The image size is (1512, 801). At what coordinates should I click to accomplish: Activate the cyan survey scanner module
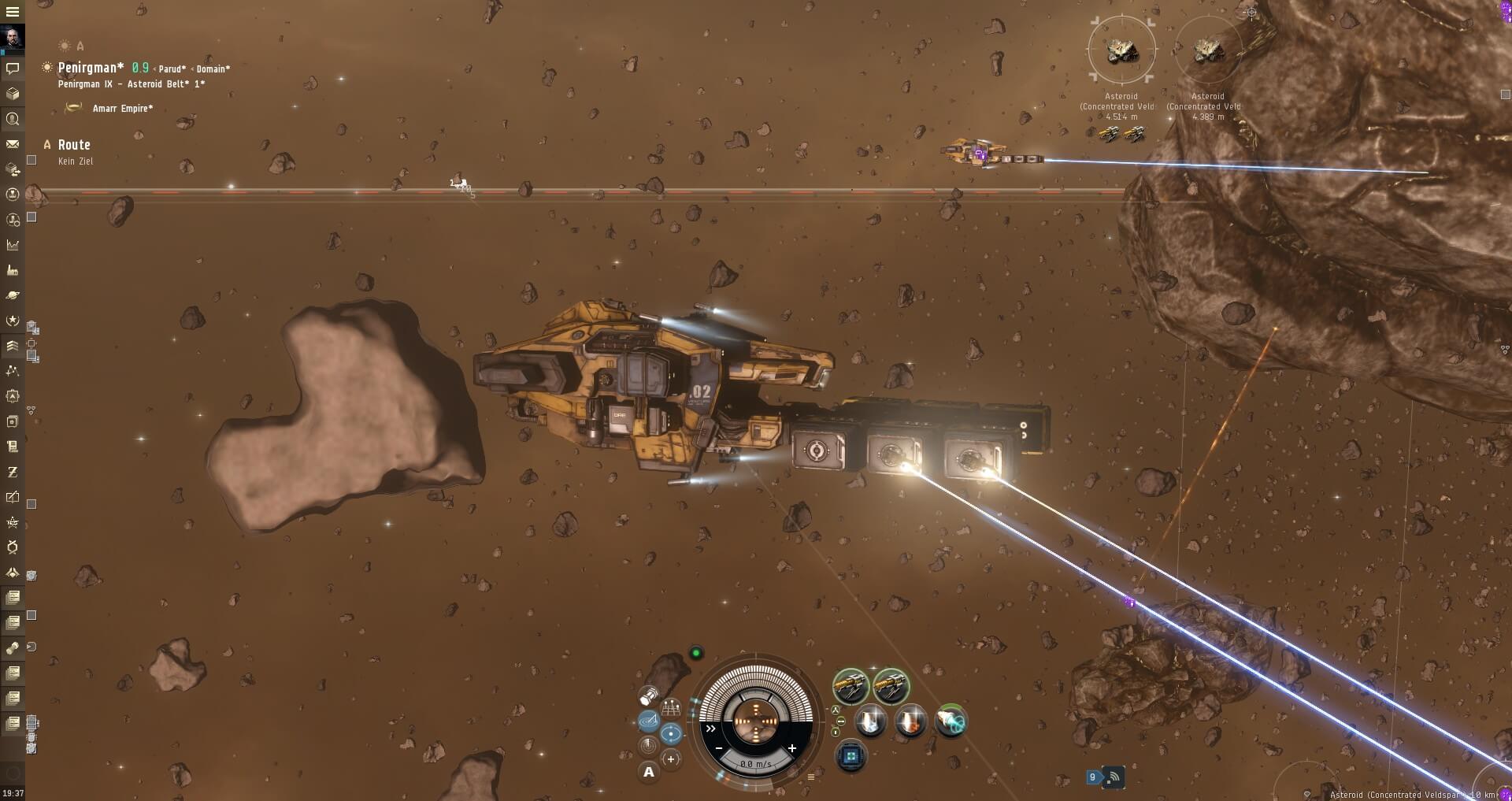click(x=951, y=721)
